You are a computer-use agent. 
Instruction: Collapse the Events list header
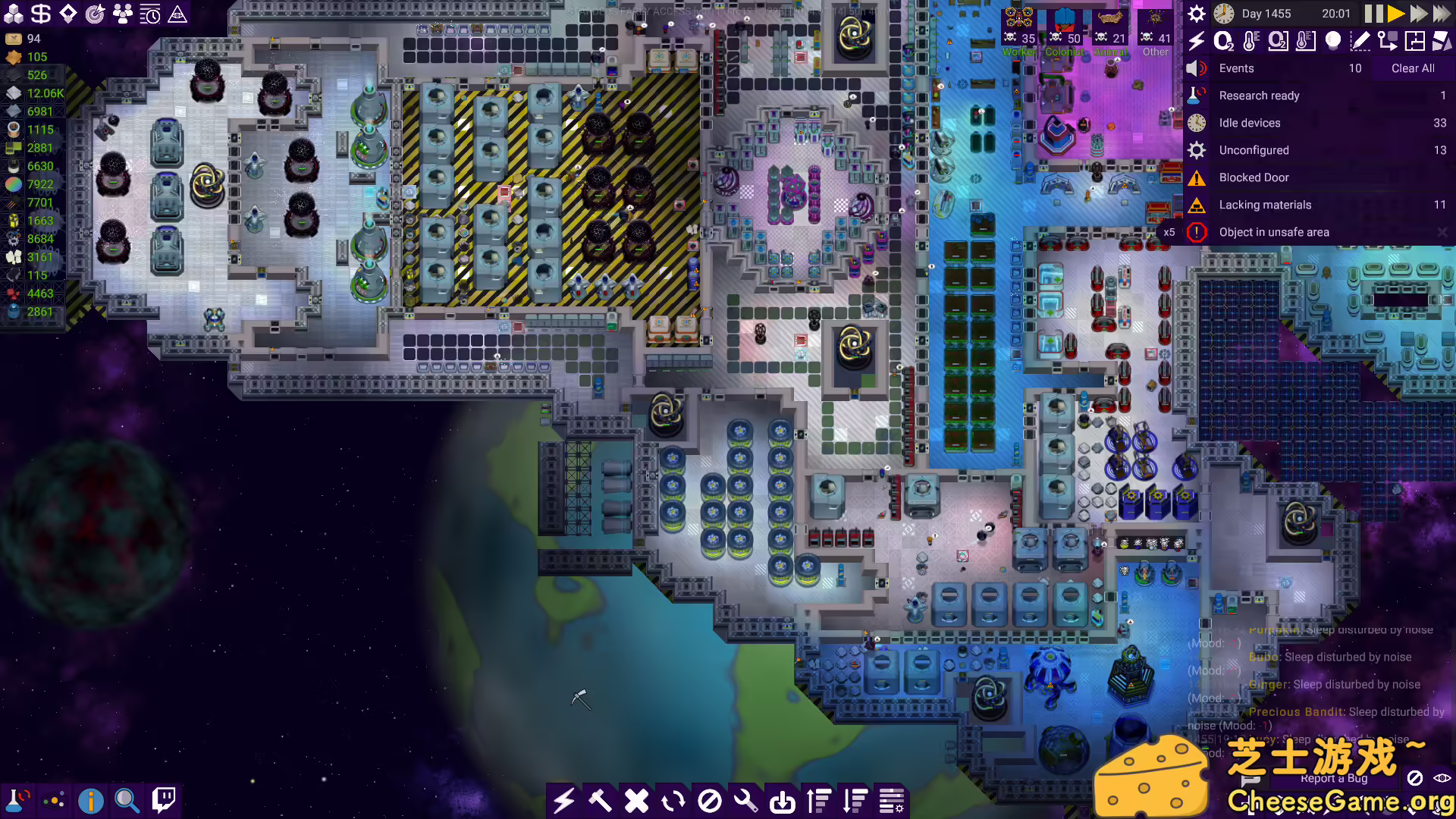[x=1236, y=68]
